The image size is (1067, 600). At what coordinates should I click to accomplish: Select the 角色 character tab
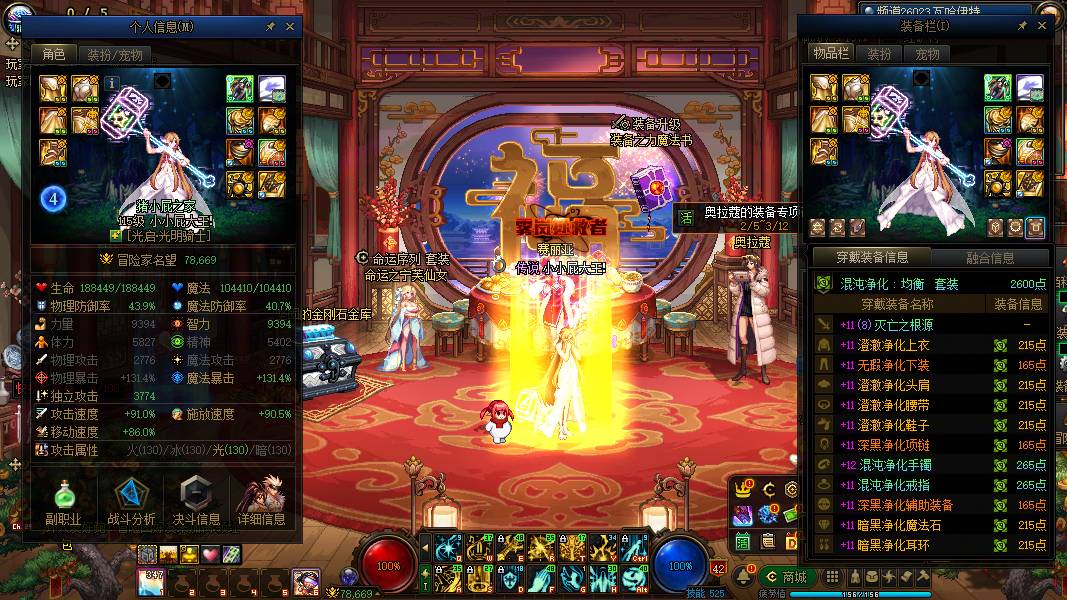54,54
